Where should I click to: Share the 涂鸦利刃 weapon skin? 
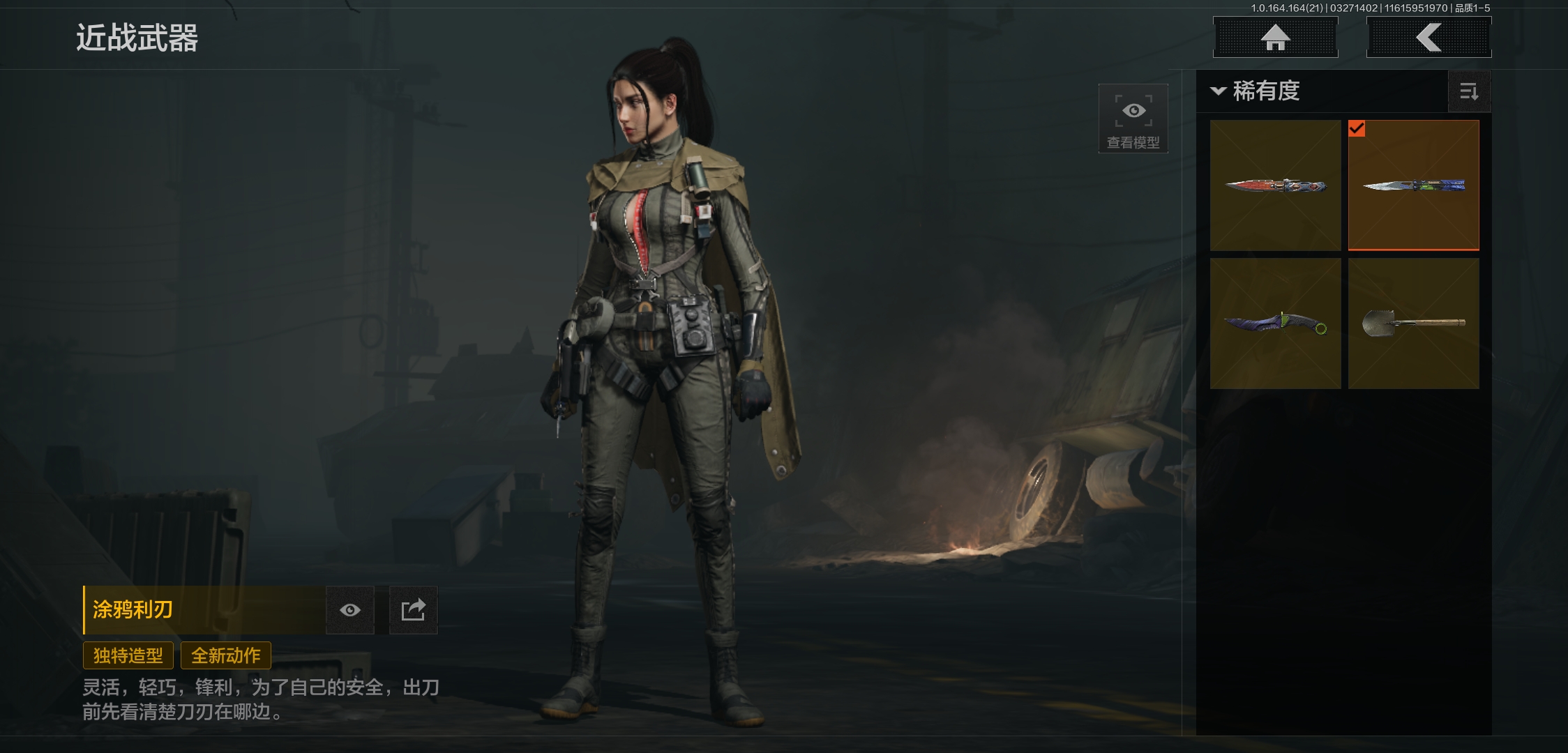[x=413, y=611]
